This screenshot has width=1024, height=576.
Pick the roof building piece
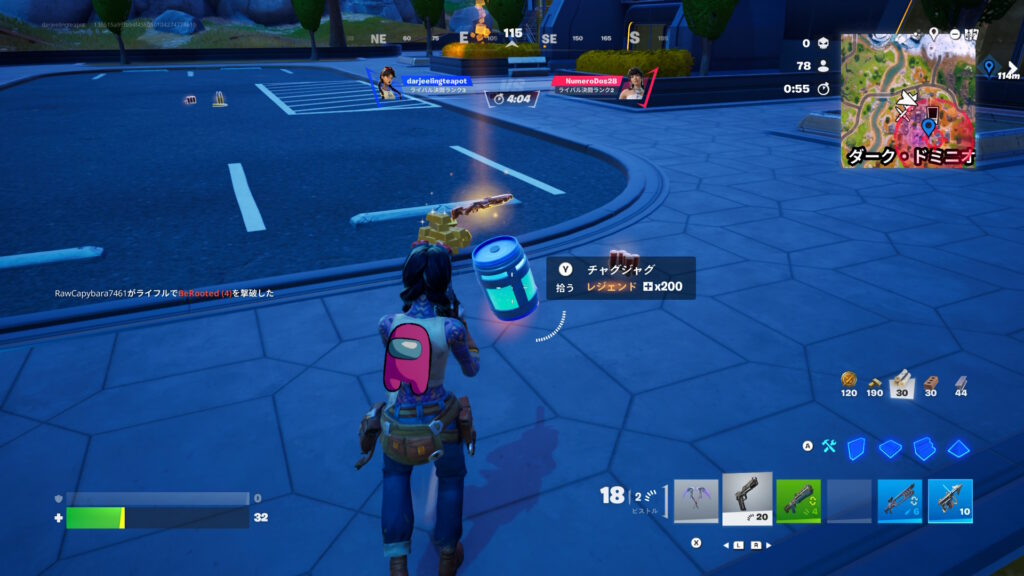click(959, 449)
